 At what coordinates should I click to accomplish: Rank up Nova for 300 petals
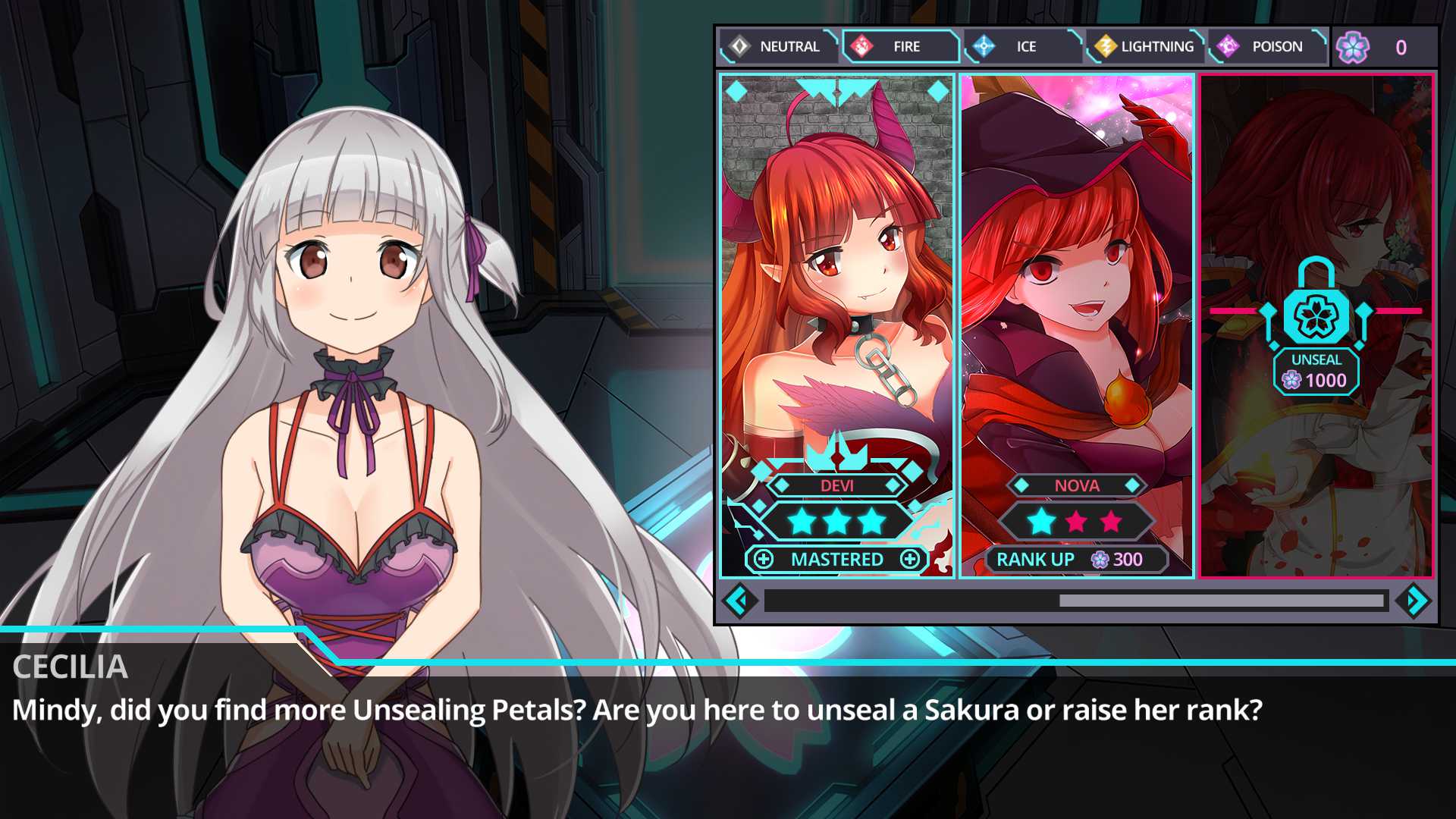coord(1076,560)
